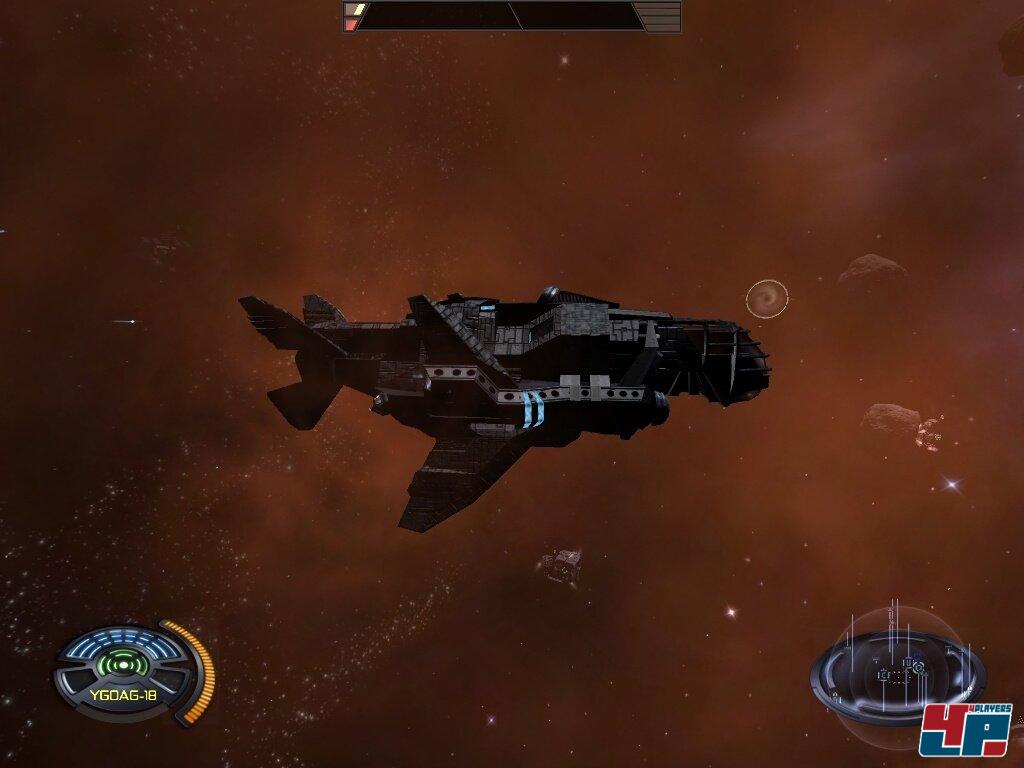Select the circled spiral target marker
This screenshot has height=768, width=1024.
pos(767,298)
